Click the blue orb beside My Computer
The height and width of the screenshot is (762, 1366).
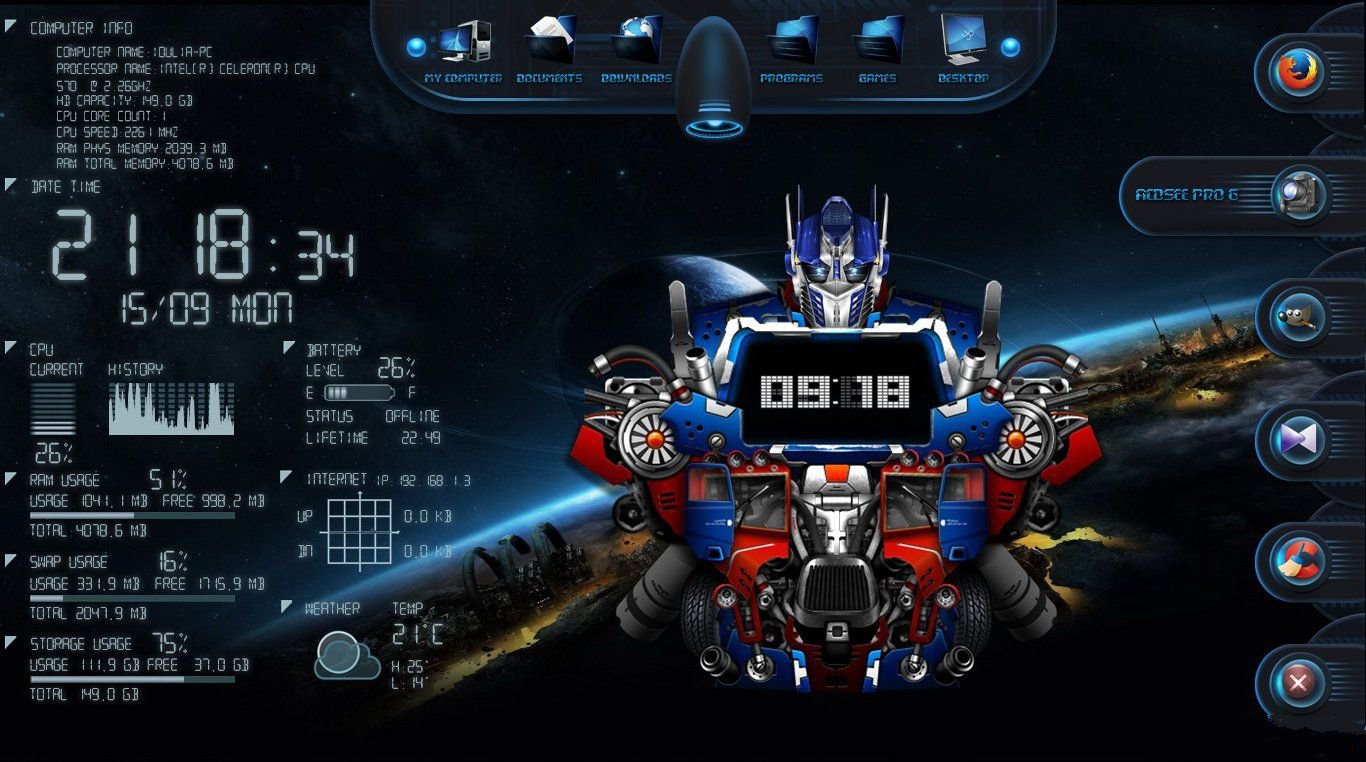click(x=417, y=47)
